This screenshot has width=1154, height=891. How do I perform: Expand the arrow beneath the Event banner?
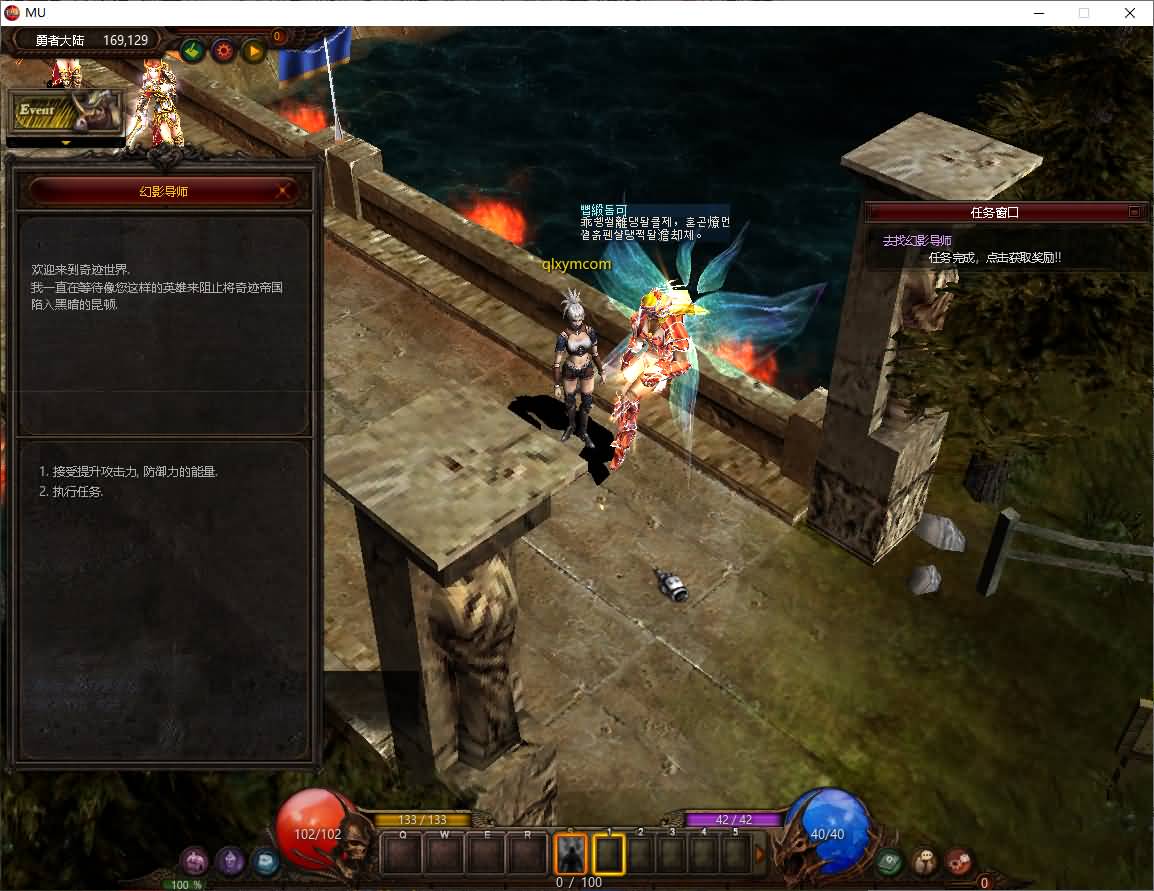(x=66, y=143)
